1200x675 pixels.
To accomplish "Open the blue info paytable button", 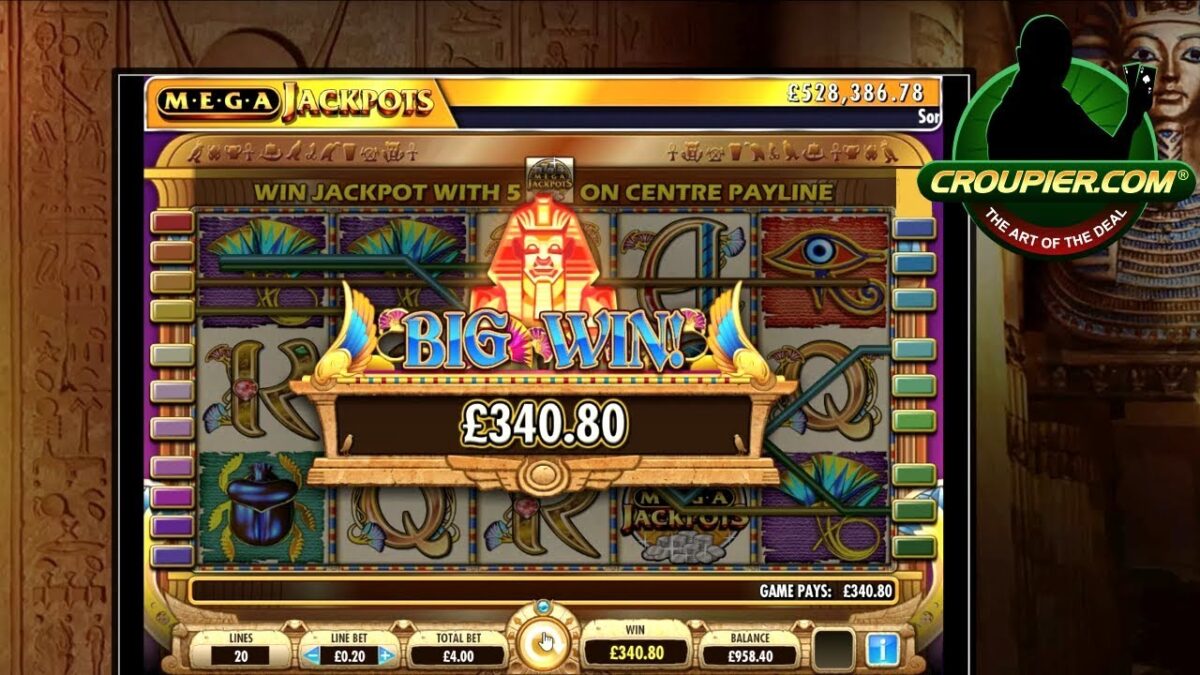I will [x=882, y=650].
